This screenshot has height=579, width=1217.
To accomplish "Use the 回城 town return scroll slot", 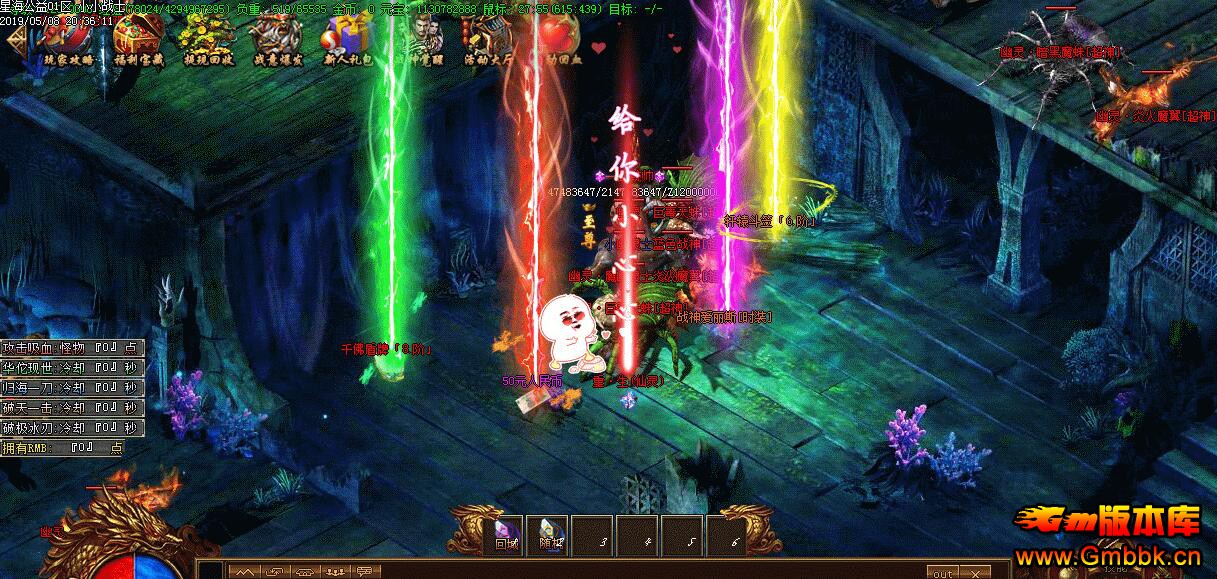I will tap(507, 536).
